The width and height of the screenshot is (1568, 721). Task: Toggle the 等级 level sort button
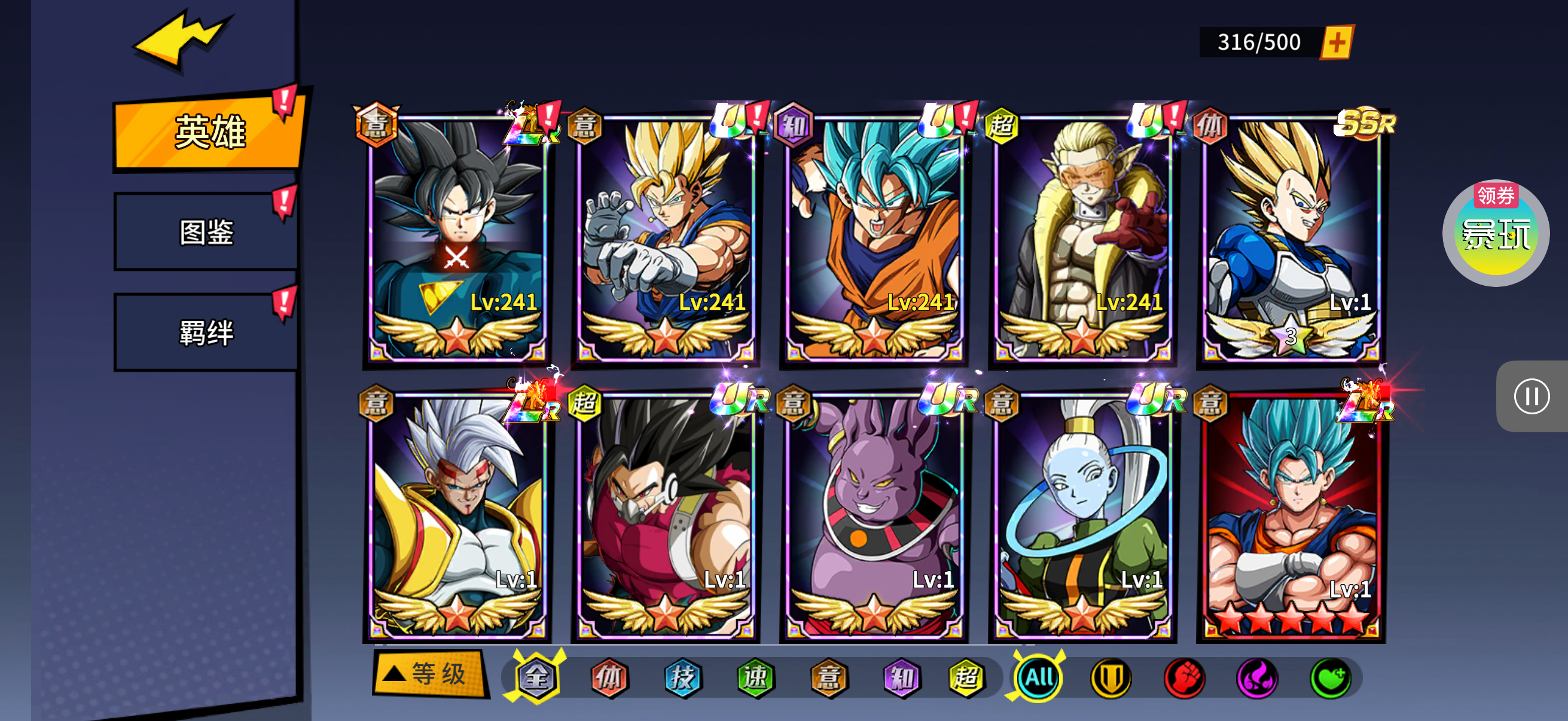pos(430,674)
